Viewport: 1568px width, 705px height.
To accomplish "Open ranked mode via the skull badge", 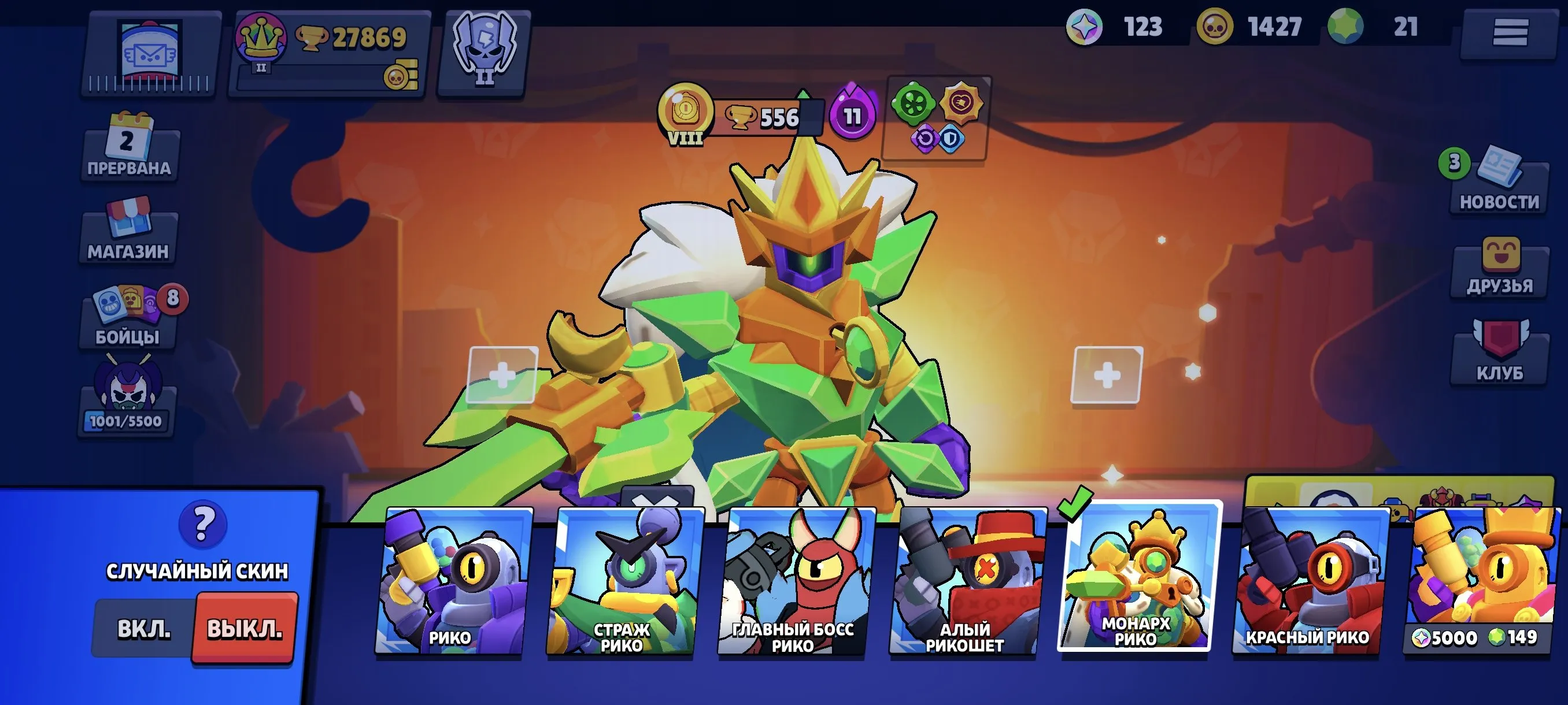I will point(484,51).
